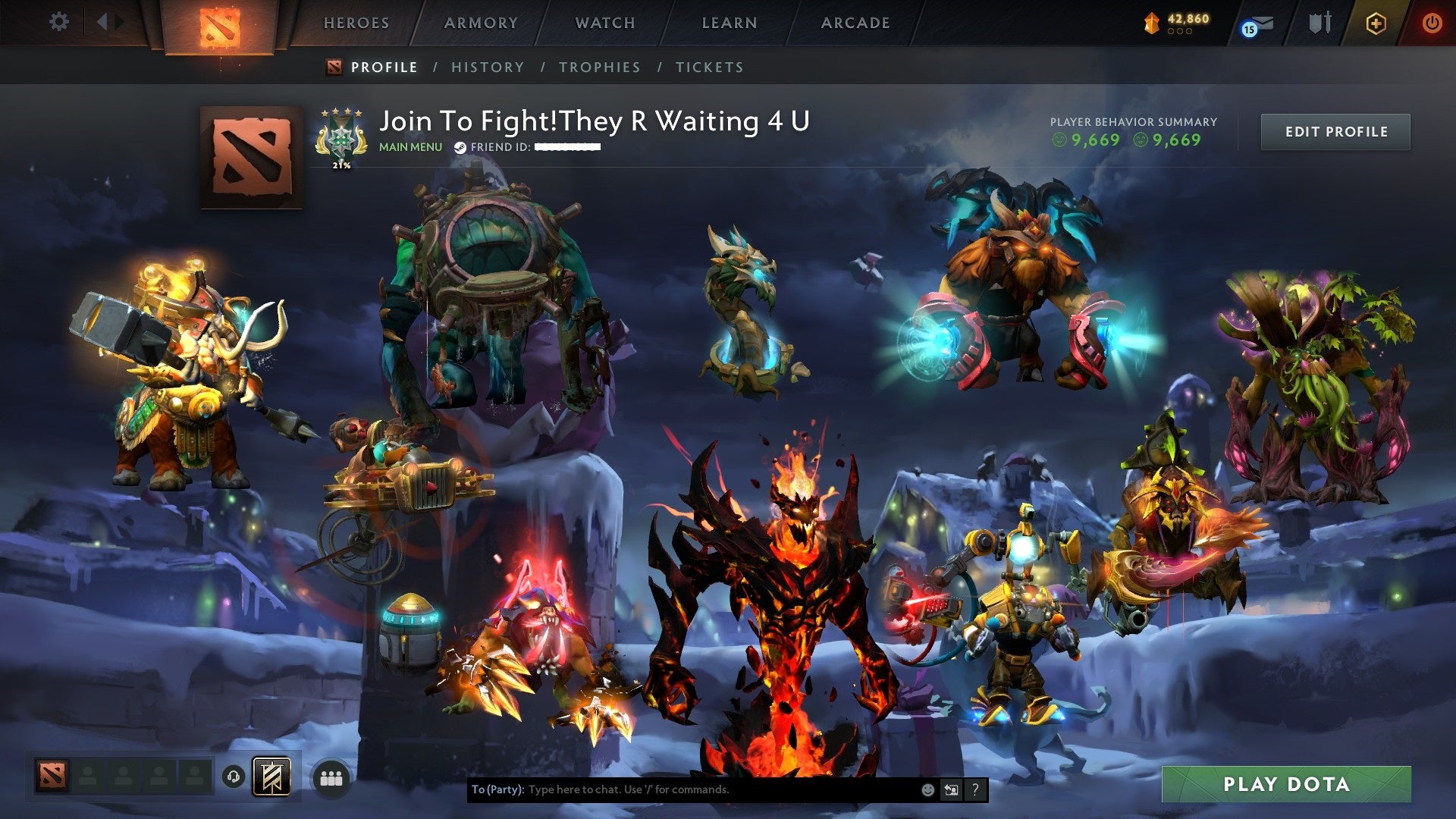
Task: Open the emoticon picker in chat
Action: pyautogui.click(x=928, y=789)
